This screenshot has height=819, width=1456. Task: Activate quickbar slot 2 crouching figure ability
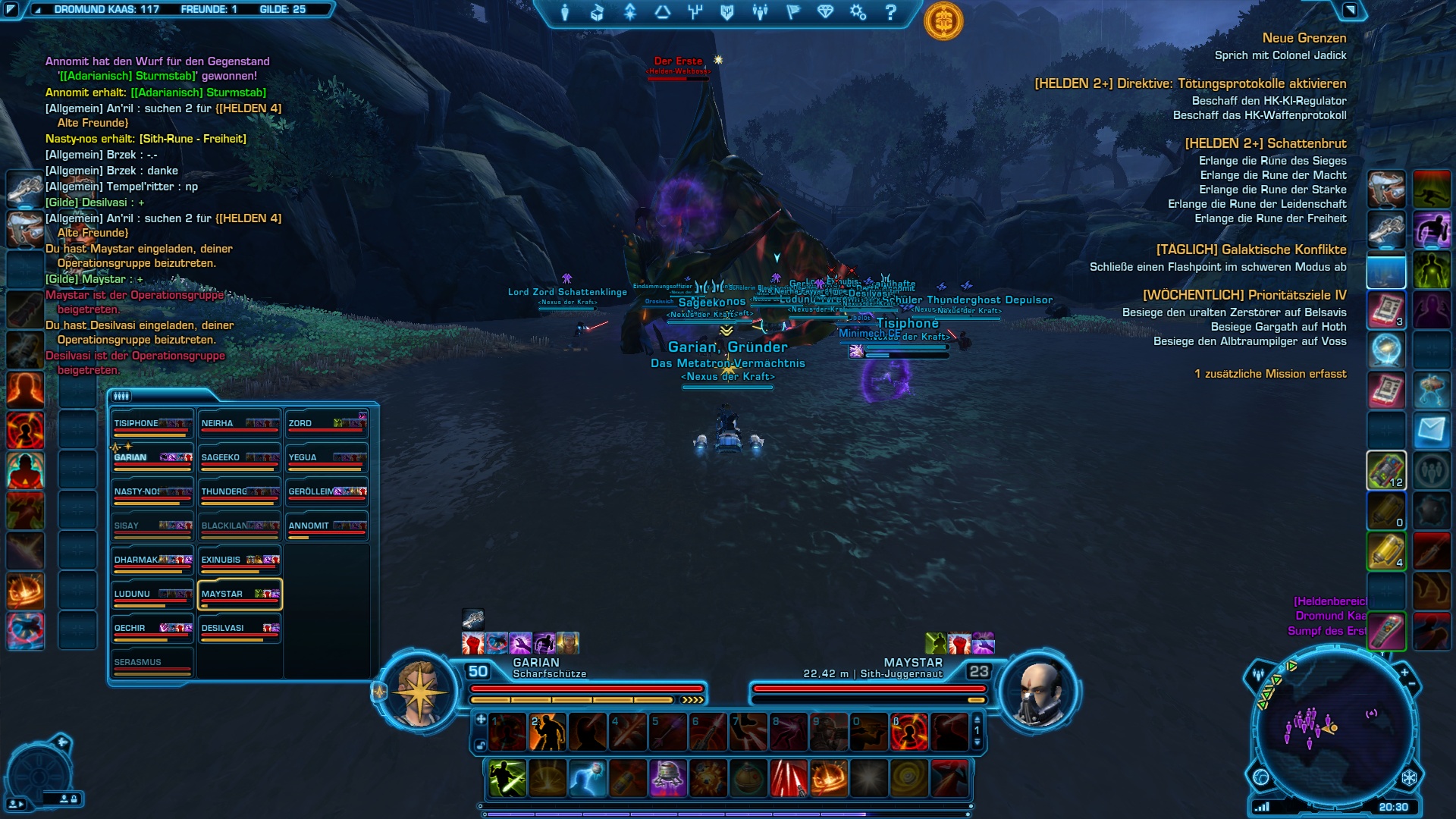coord(548,732)
